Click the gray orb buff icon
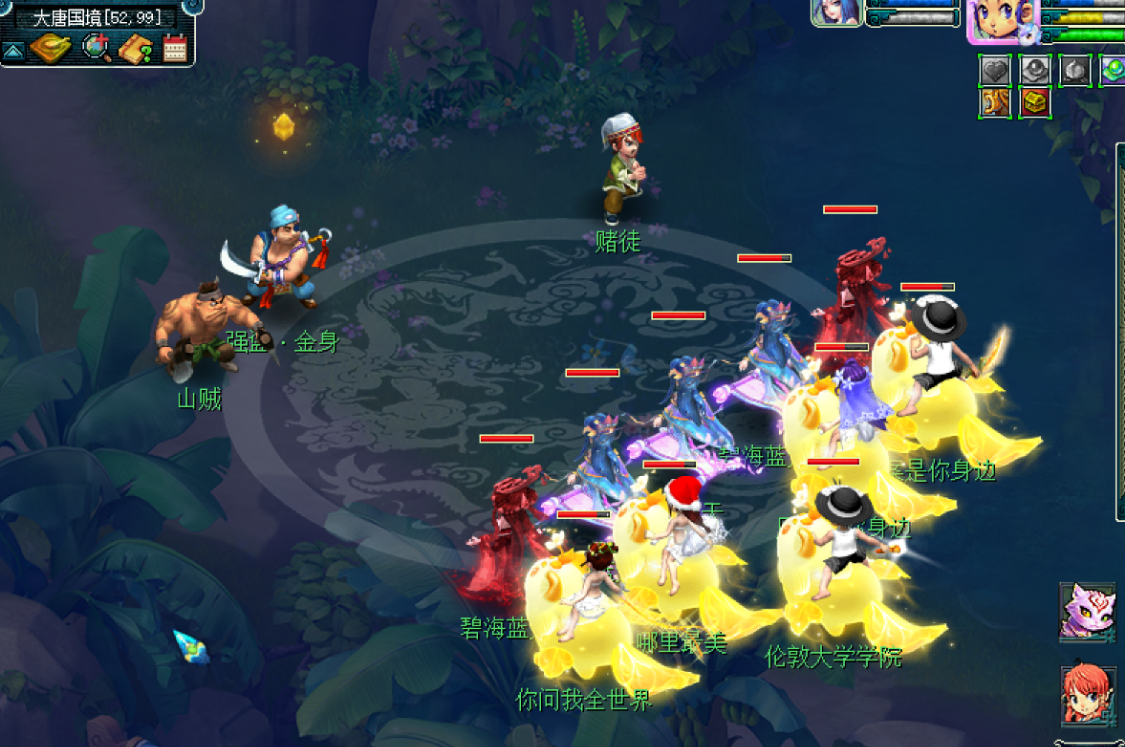Viewport: 1125px width, 747px height. click(x=1035, y=71)
